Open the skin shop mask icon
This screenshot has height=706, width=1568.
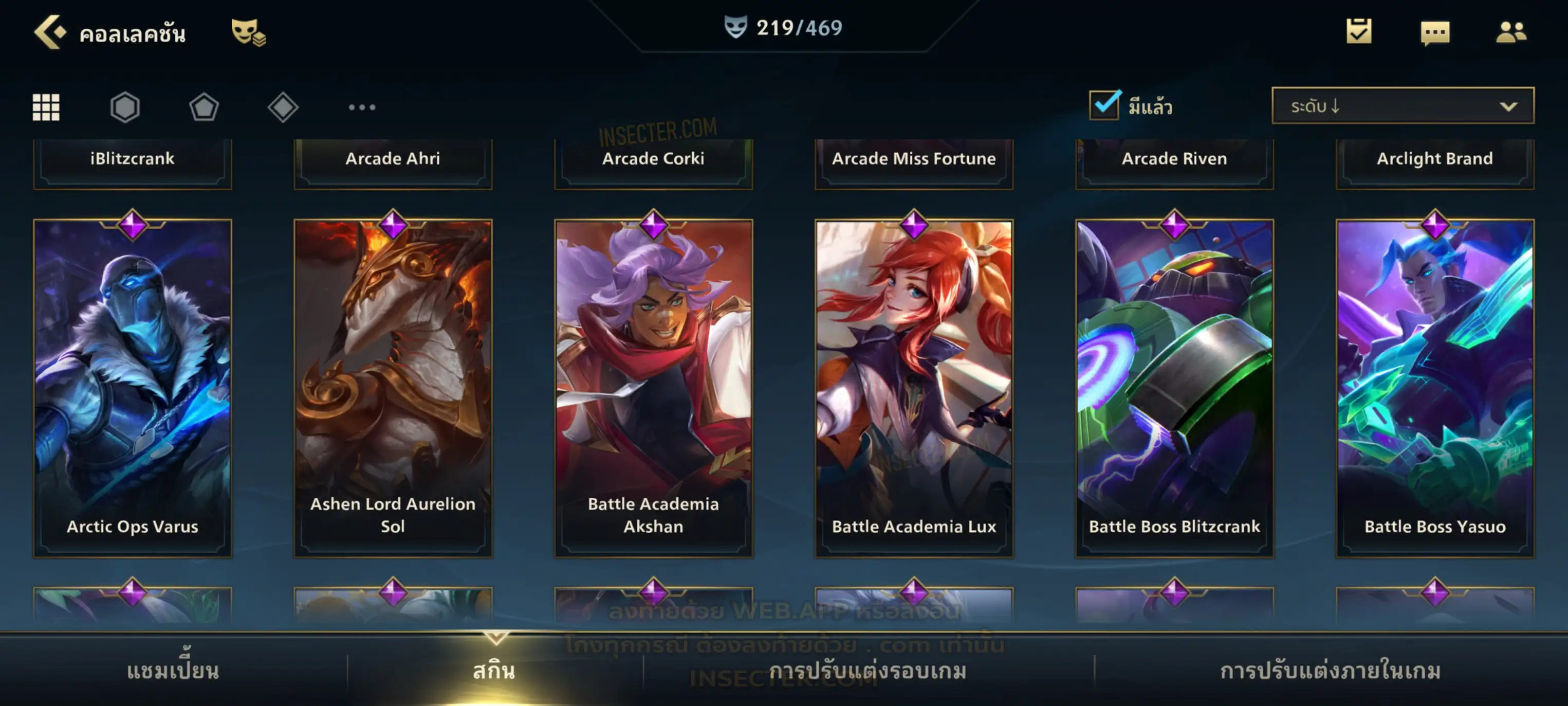click(x=248, y=32)
